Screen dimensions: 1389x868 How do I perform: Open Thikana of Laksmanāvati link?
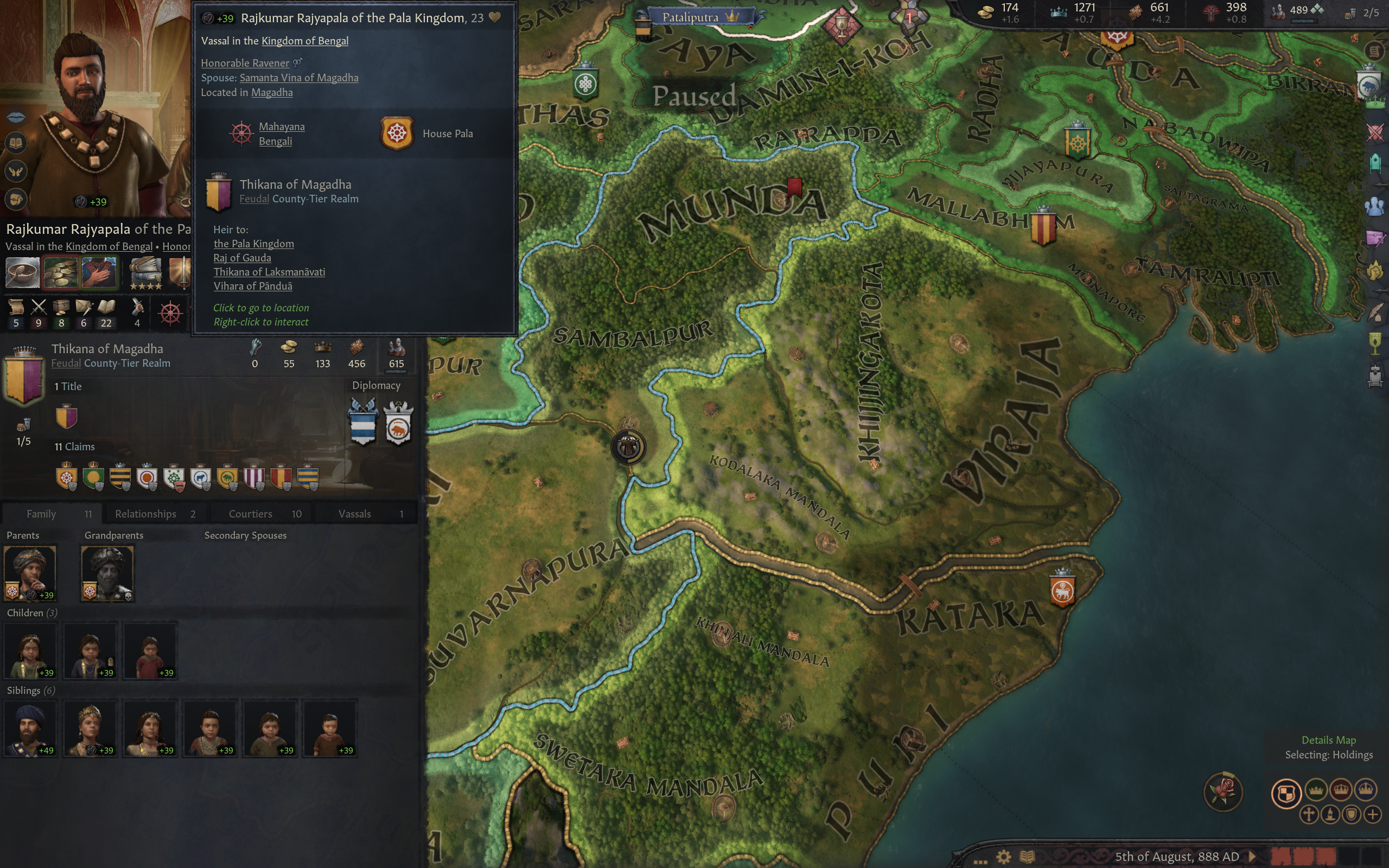pyautogui.click(x=269, y=272)
